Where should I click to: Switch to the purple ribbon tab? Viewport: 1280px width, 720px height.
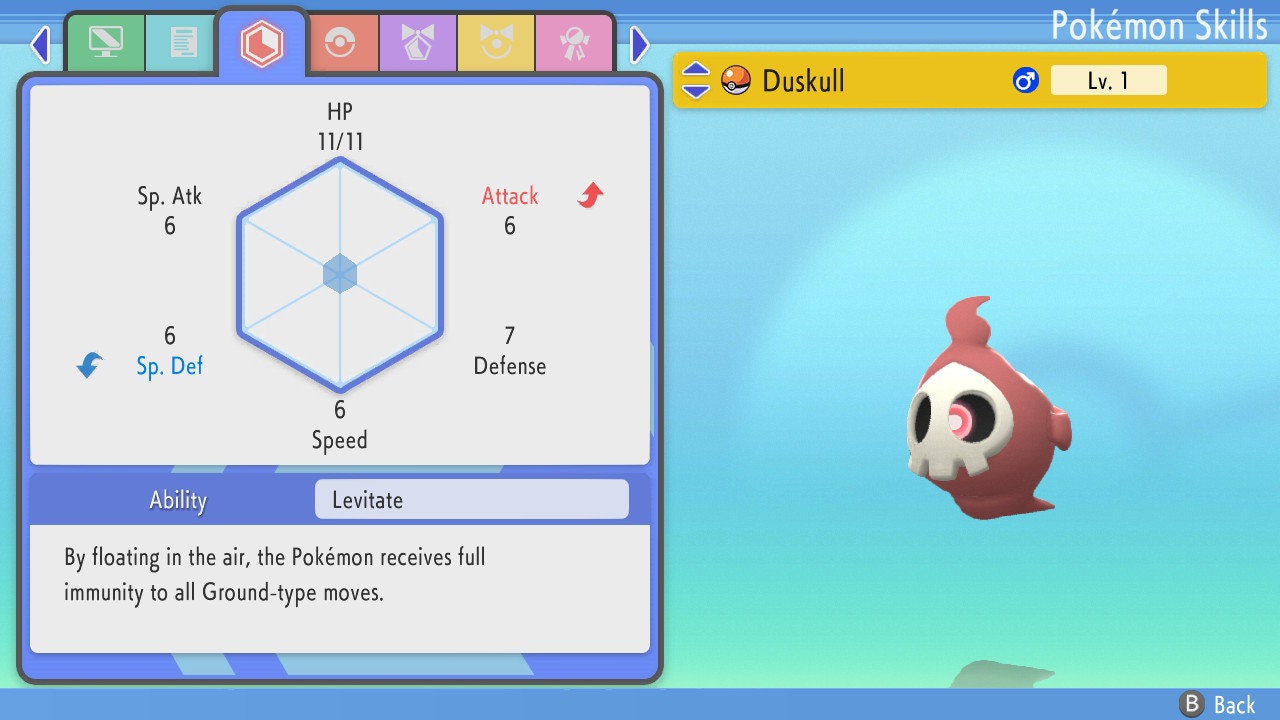tap(417, 43)
